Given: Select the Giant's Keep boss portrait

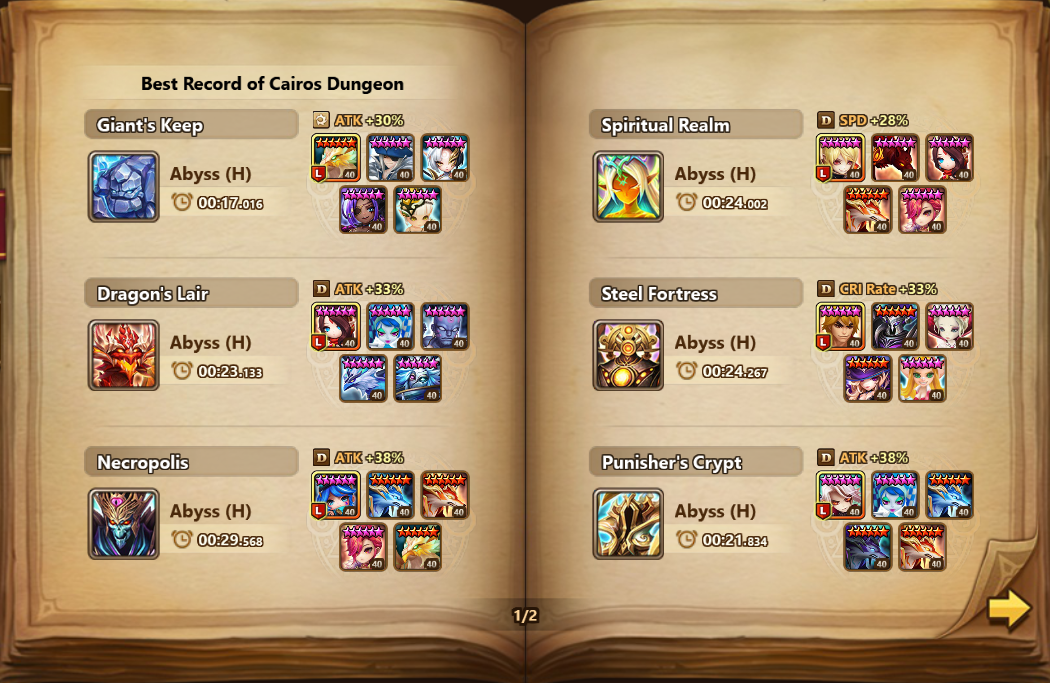Looking at the screenshot, I should click(124, 187).
